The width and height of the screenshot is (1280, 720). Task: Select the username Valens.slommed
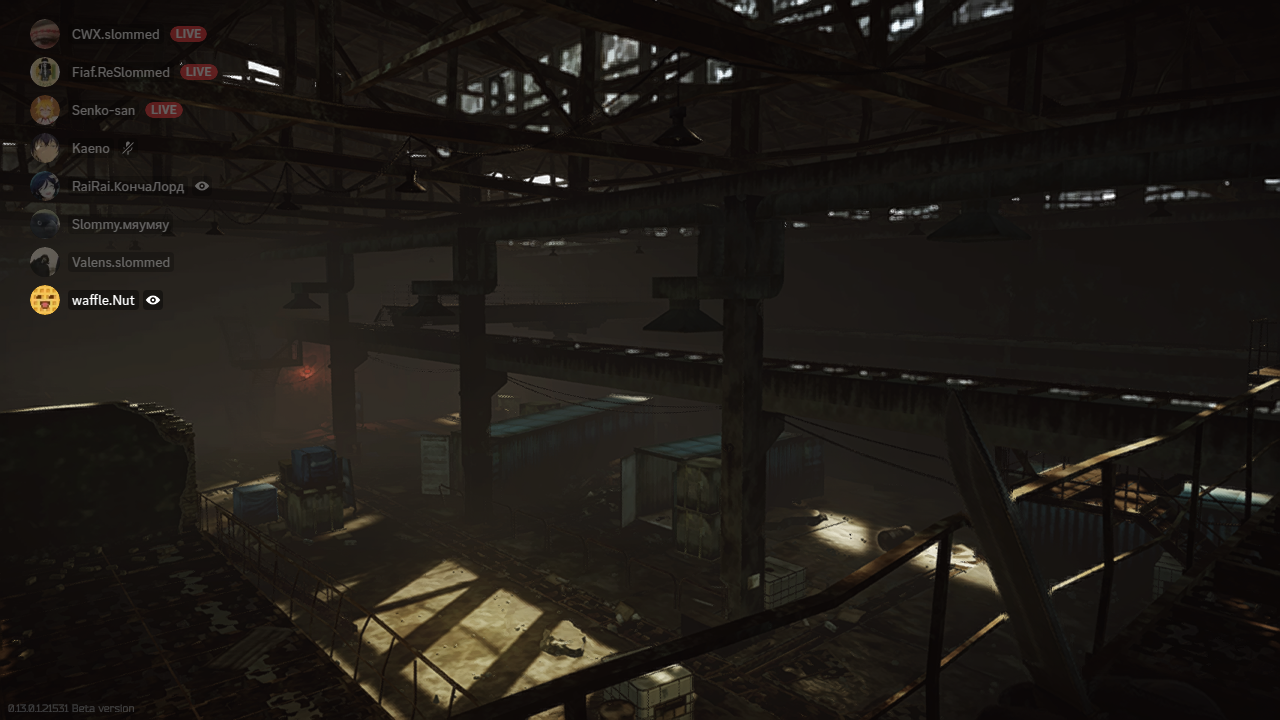(x=121, y=262)
